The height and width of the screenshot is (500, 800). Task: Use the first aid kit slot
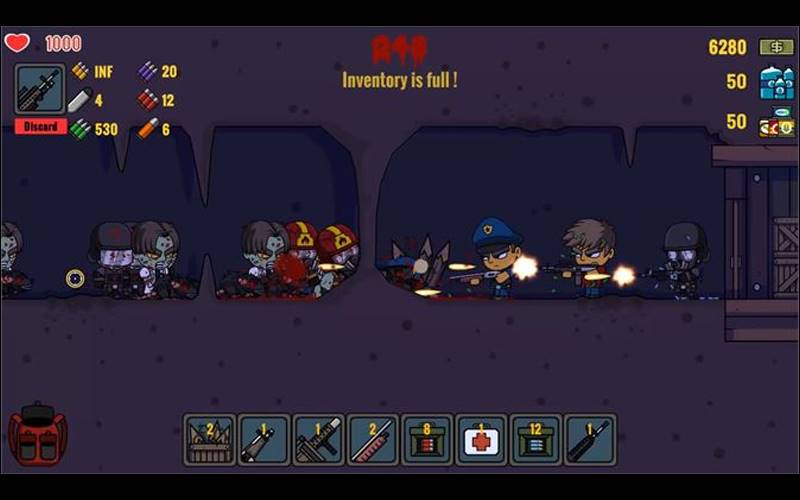(x=482, y=440)
